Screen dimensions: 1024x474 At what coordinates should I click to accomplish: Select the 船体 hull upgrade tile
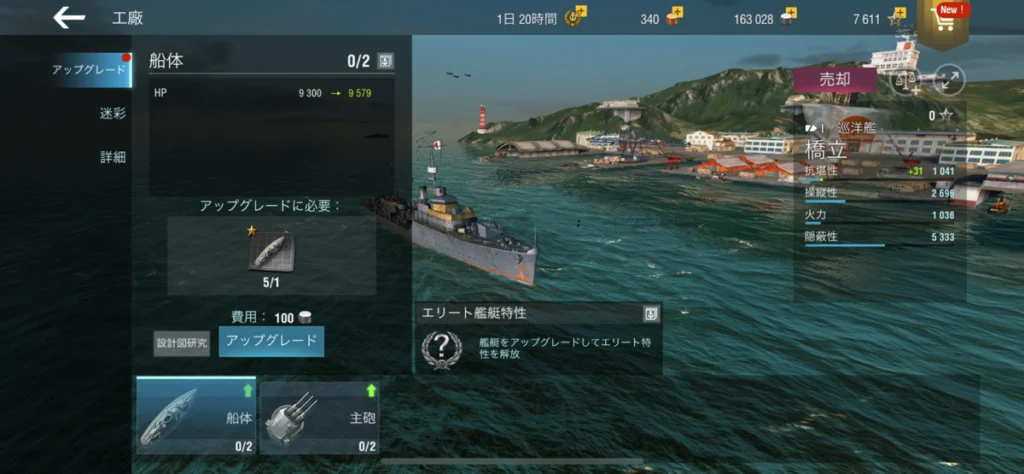coord(196,415)
